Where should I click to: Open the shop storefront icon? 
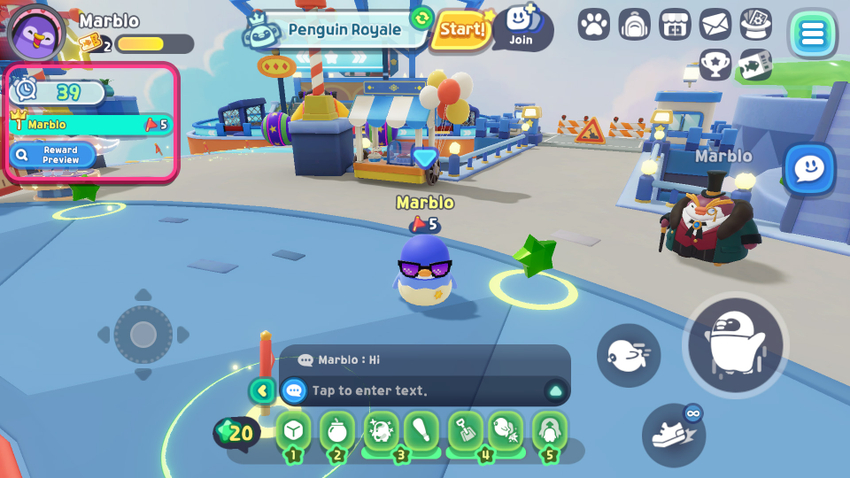pyautogui.click(x=675, y=25)
